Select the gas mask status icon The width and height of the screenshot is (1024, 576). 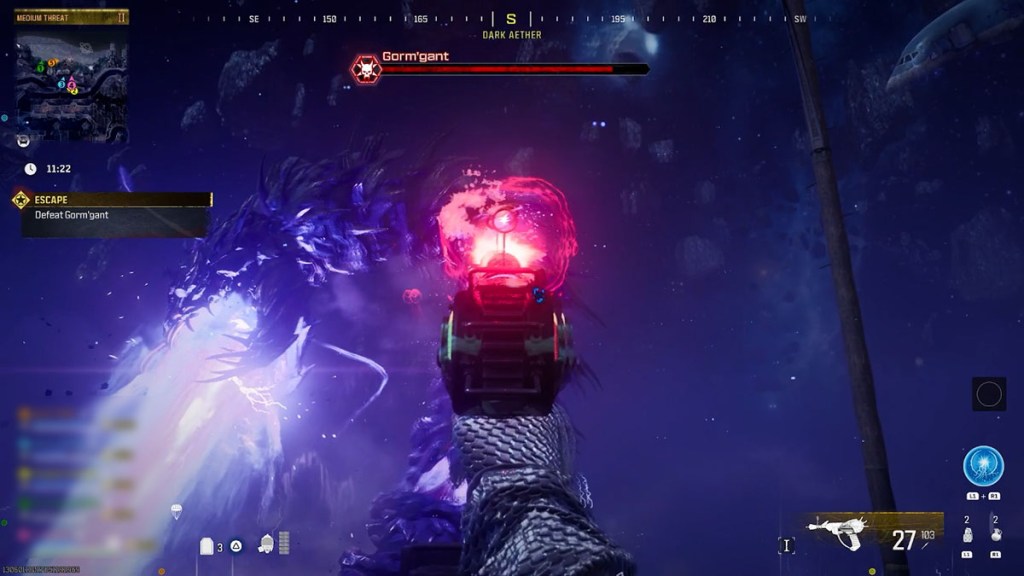(267, 544)
